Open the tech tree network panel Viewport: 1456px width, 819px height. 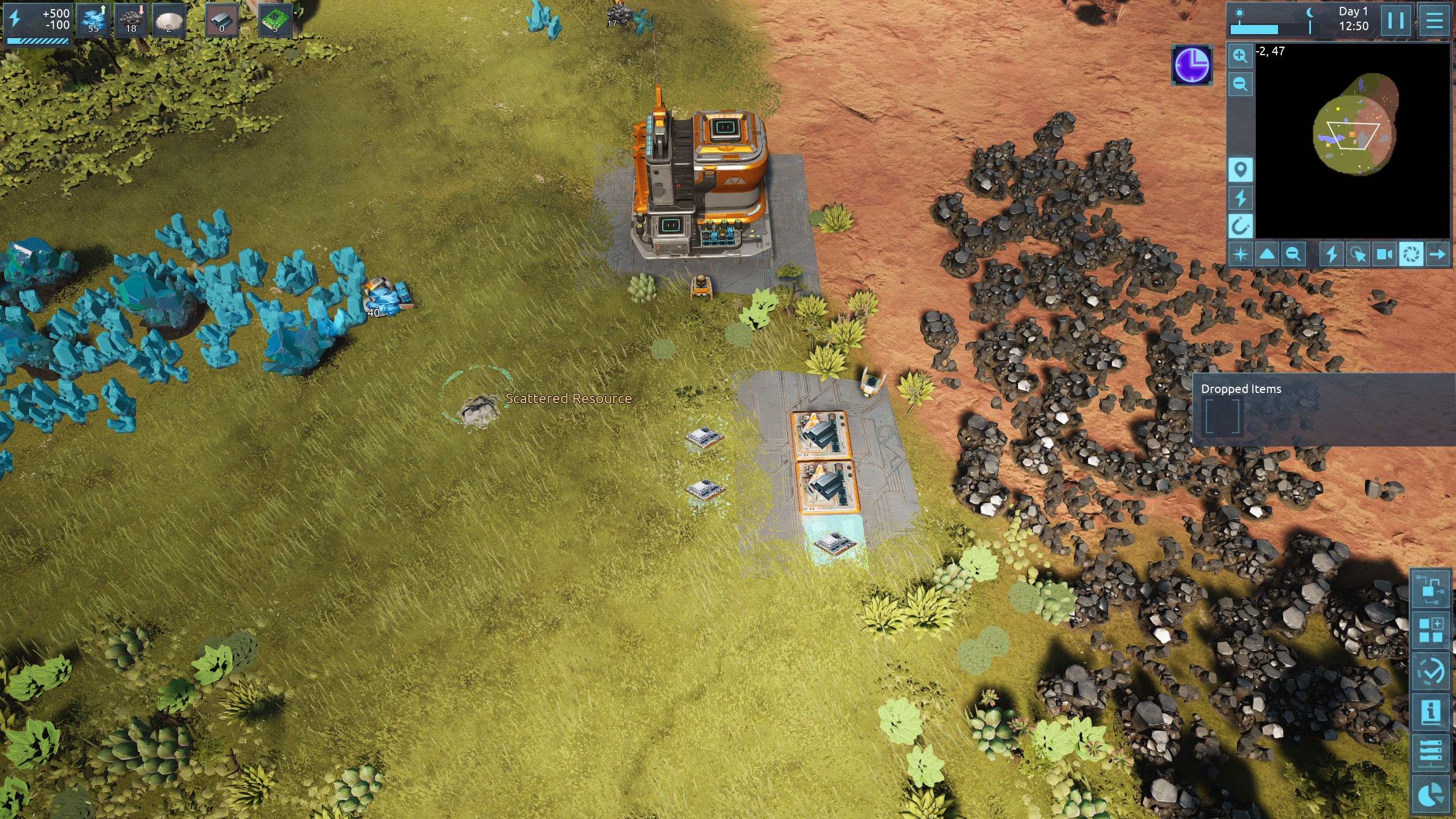coord(1430,589)
